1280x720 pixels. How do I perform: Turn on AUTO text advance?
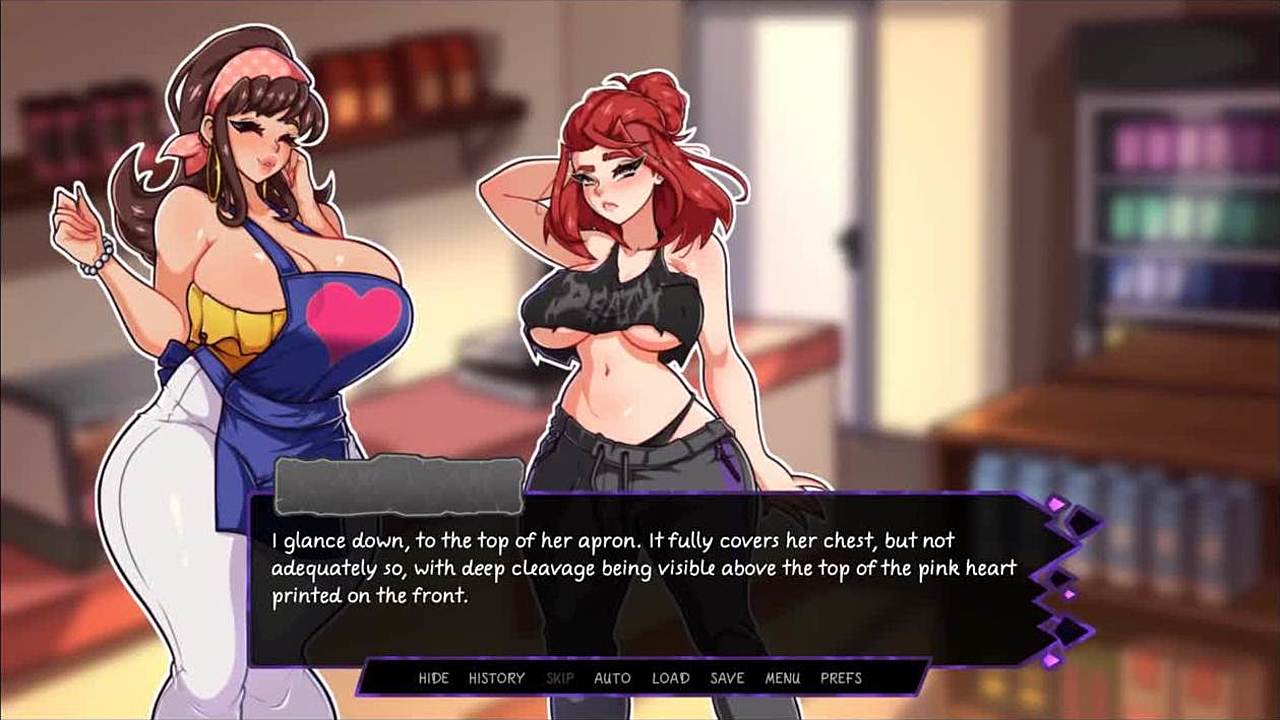(612, 678)
